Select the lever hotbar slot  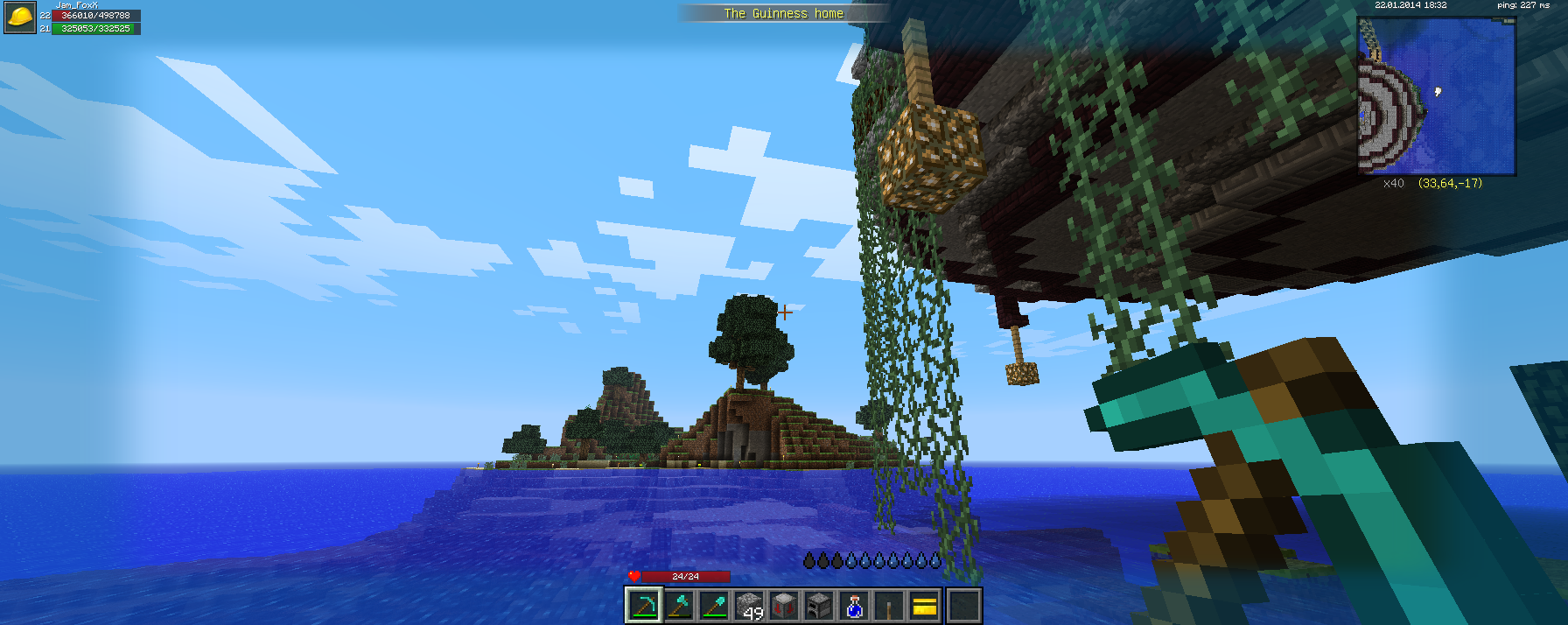coord(890,605)
